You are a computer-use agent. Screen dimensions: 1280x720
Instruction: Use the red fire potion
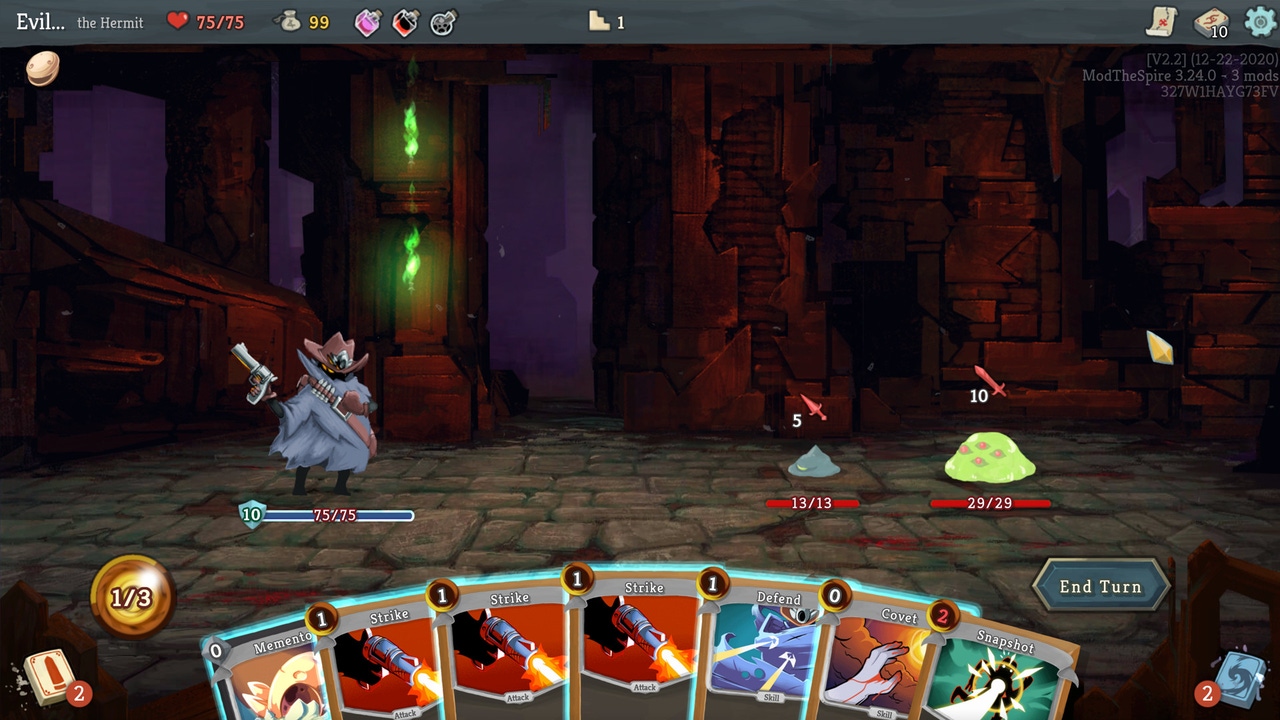coord(404,23)
